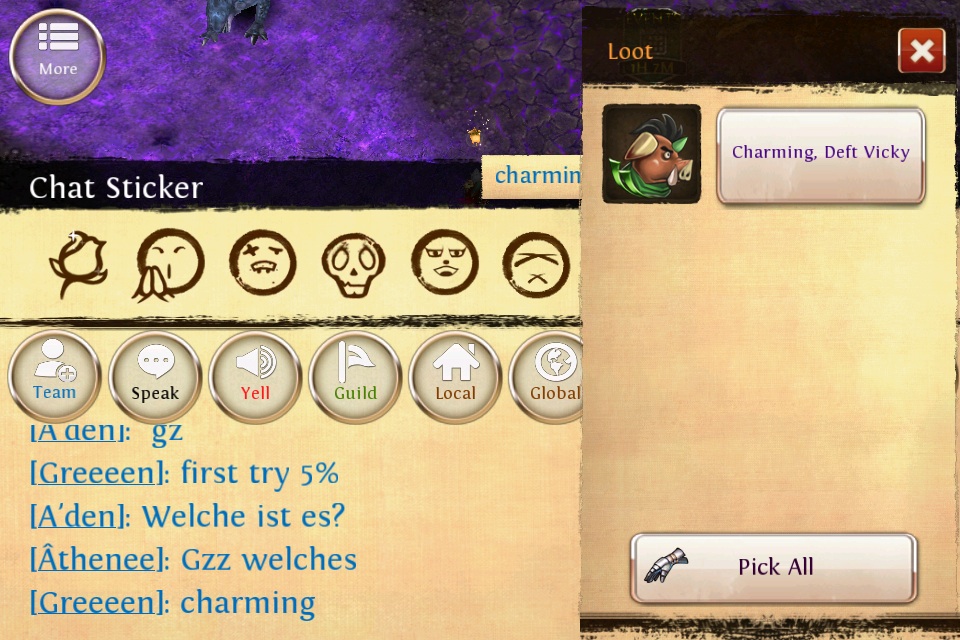Send the praying face sticker
The image size is (960, 640).
(168, 265)
